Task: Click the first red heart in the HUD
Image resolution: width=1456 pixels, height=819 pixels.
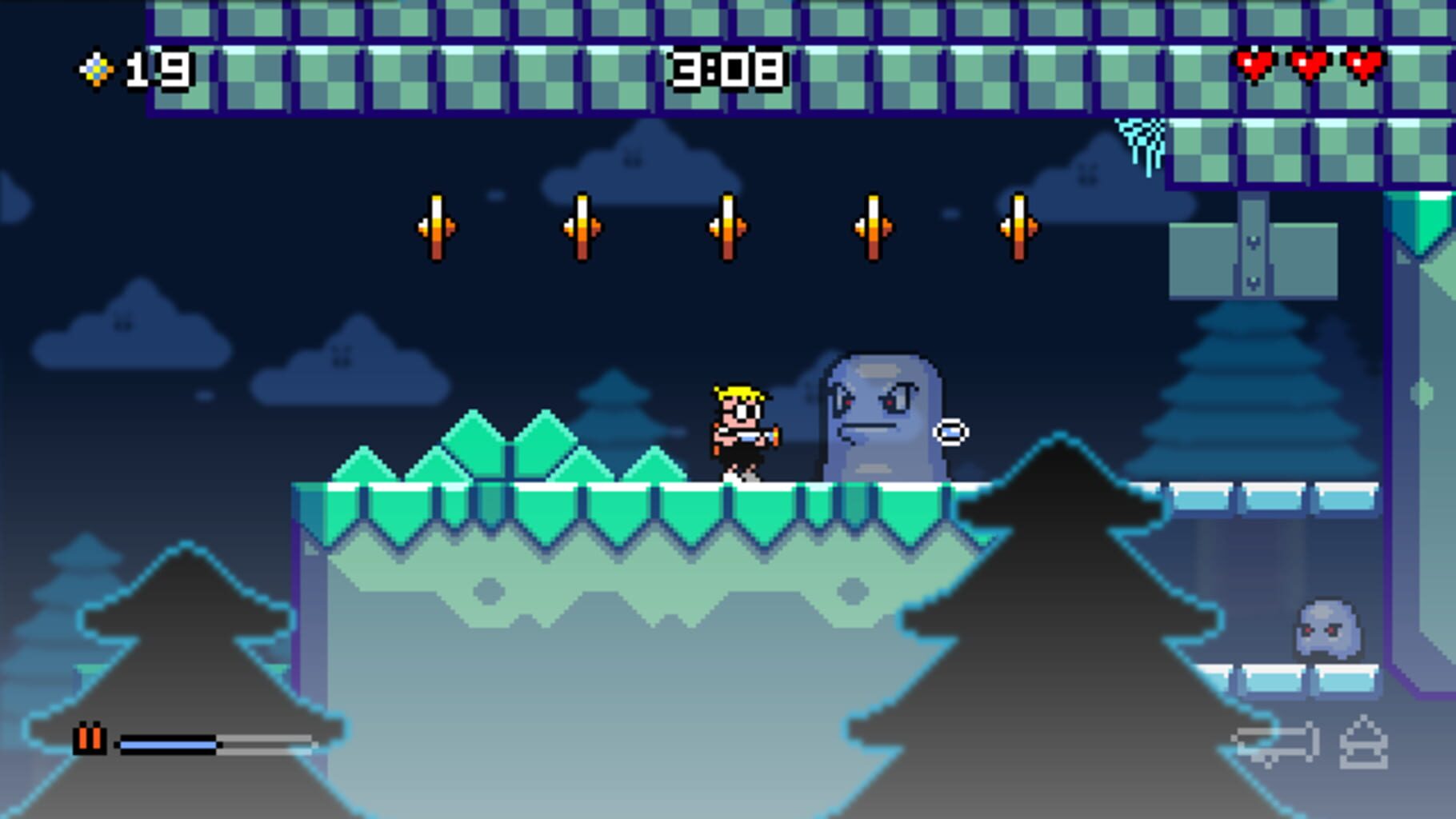Action: 1254,67
